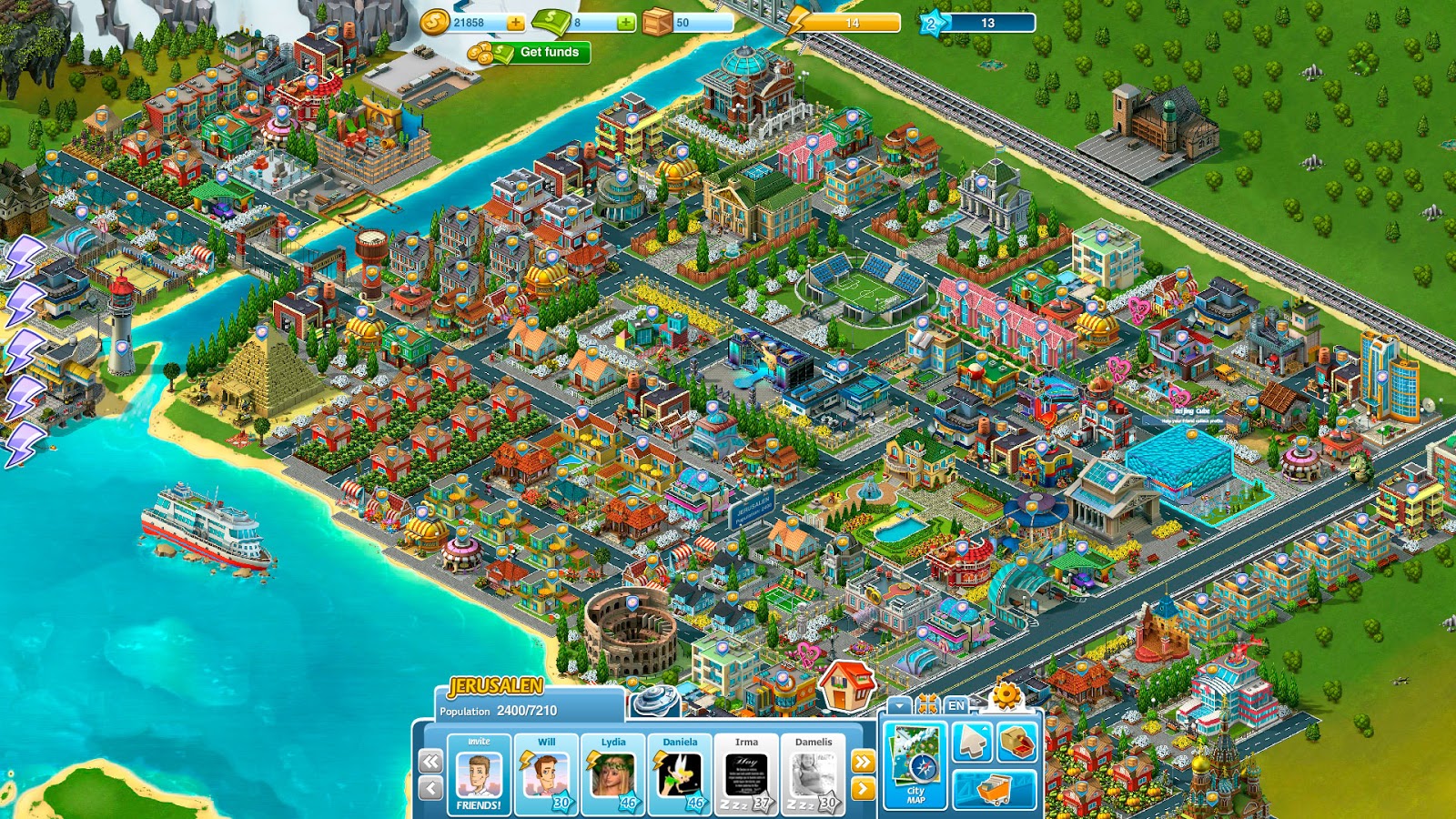1456x819 pixels.
Task: Toggle fullscreen with the four-arrow icon
Action: (x=928, y=703)
